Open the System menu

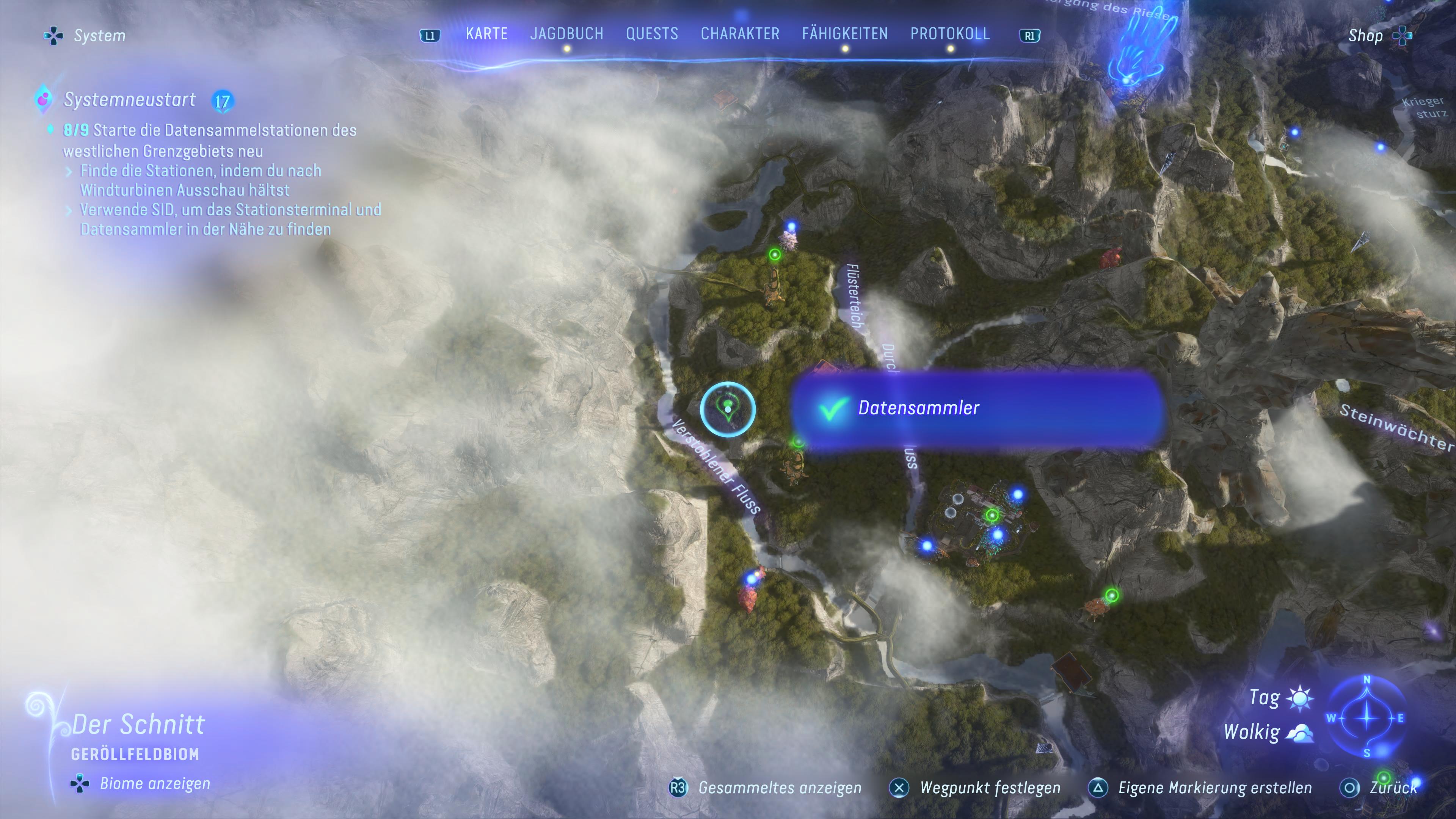tap(86, 36)
